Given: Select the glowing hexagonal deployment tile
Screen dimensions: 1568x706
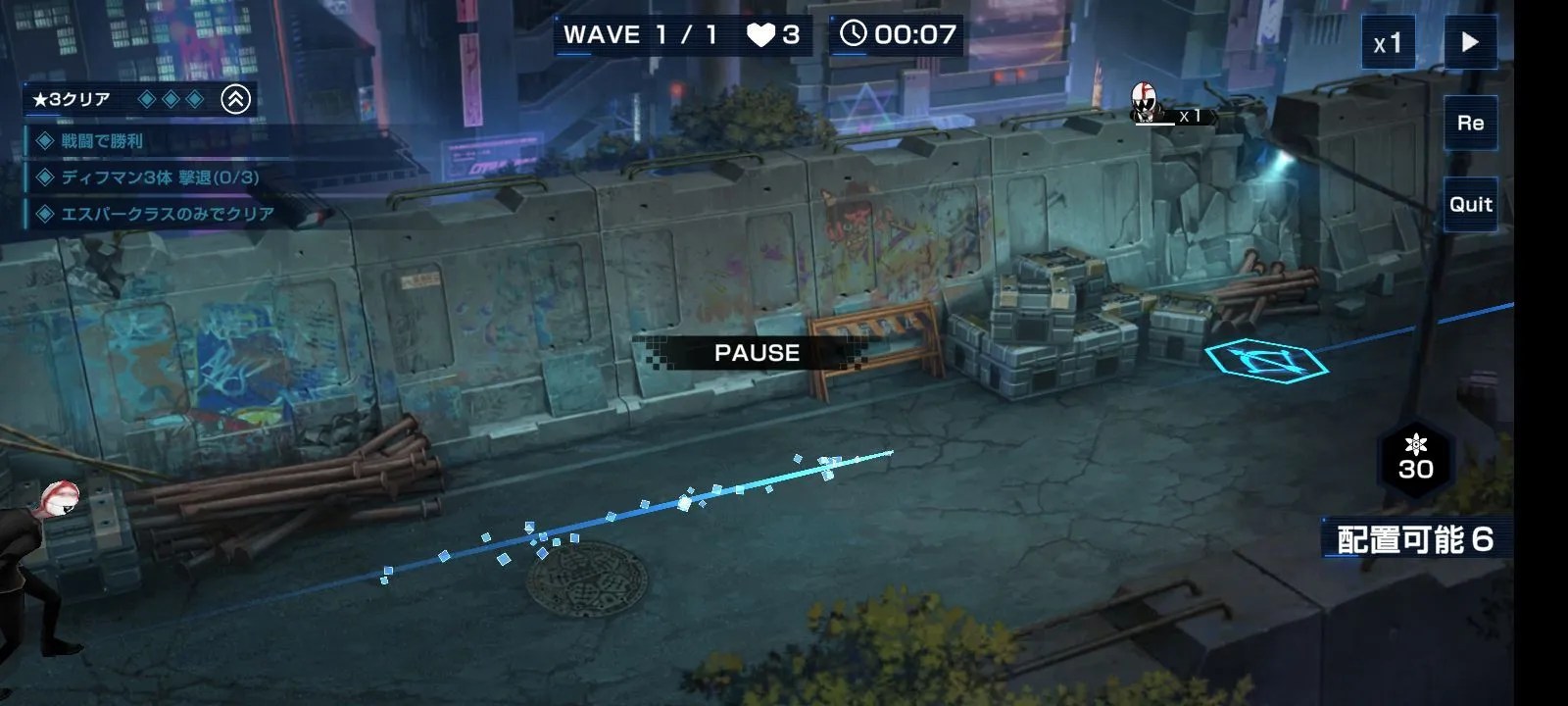Looking at the screenshot, I should 1266,359.
